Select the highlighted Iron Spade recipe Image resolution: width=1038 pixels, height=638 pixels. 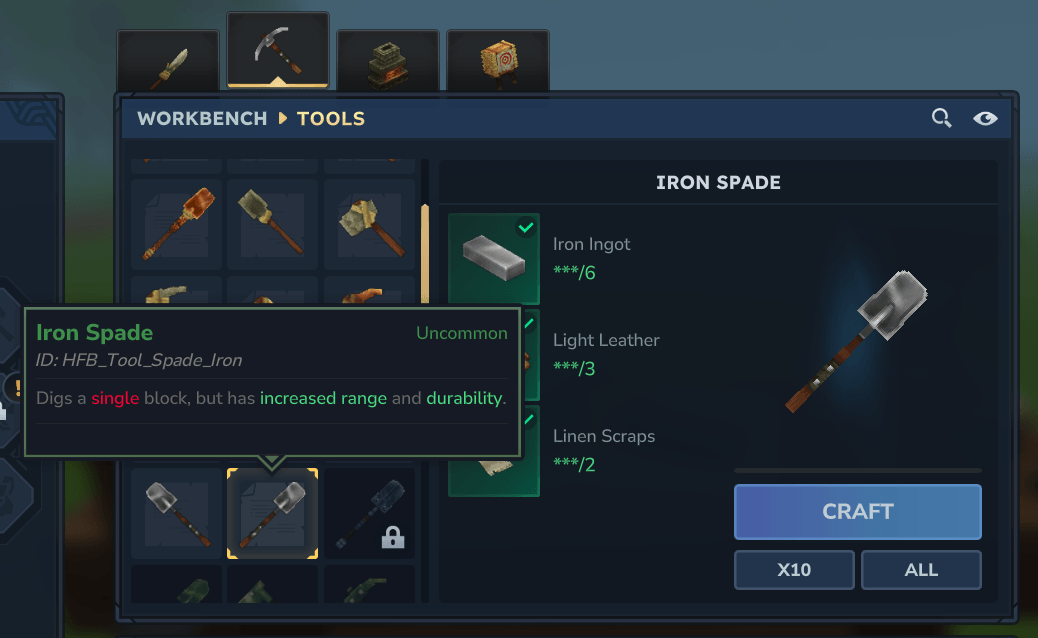(x=272, y=513)
